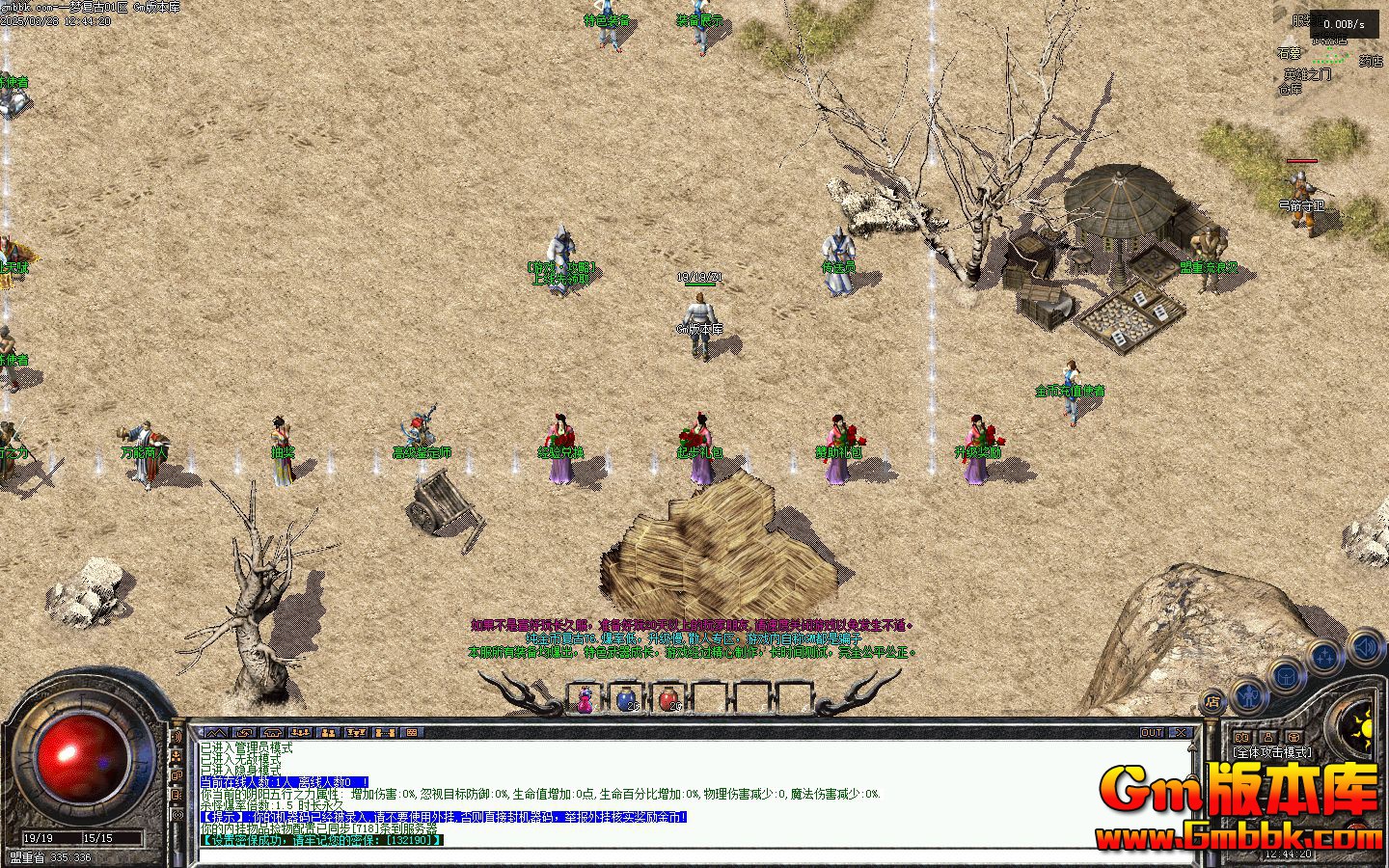Viewport: 1389px width, 868px height.
Task: Select the blue mana potion slot
Action: (x=627, y=699)
